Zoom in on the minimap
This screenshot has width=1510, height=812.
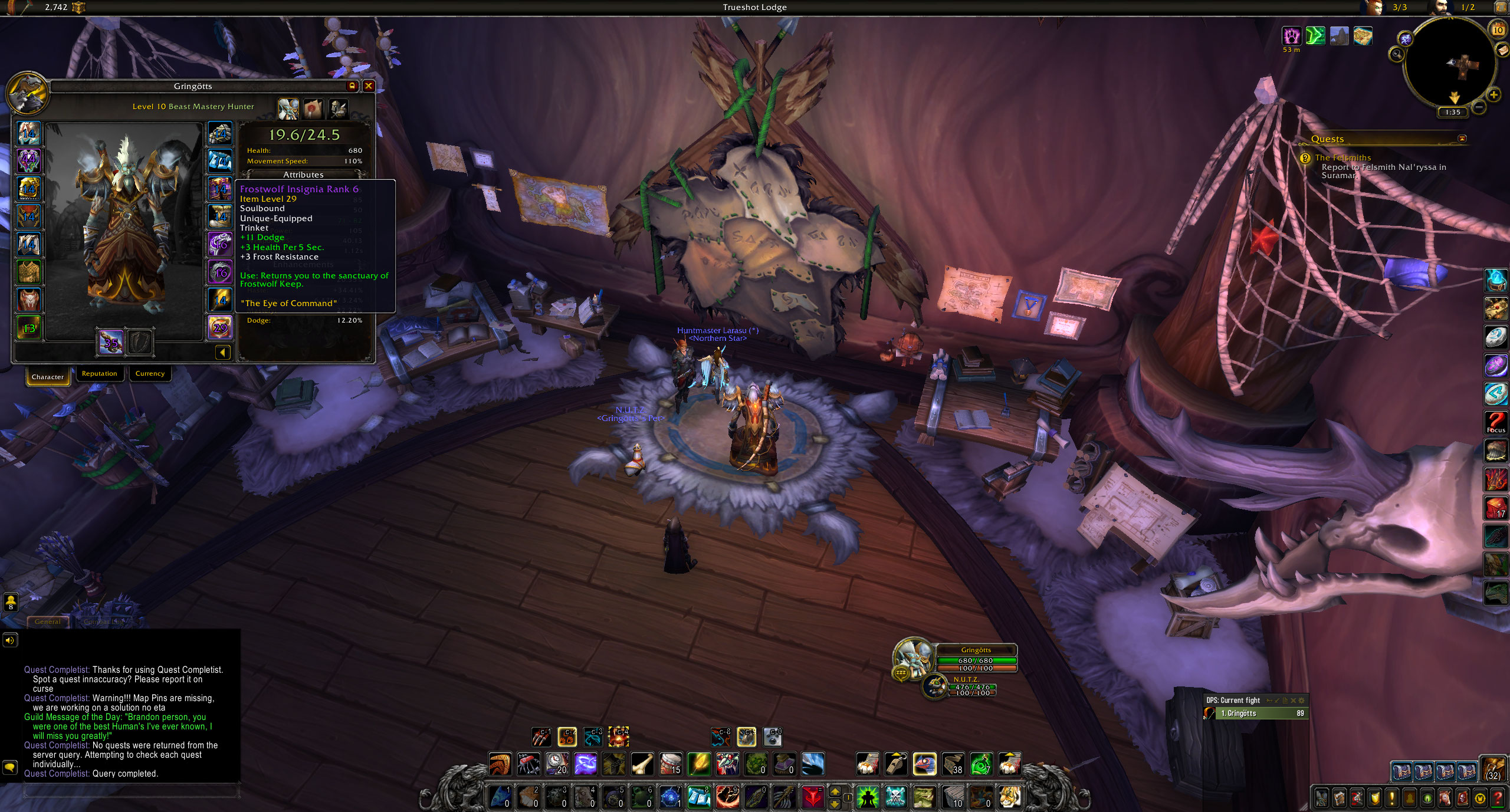pos(1493,94)
